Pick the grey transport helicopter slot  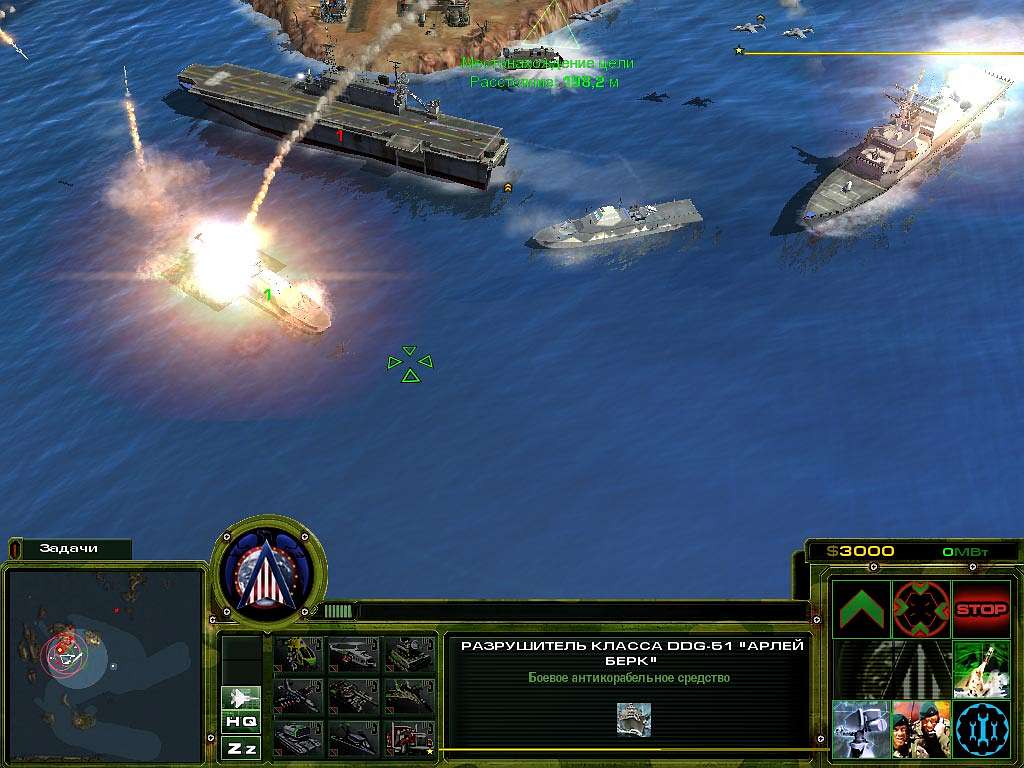[x=352, y=653]
